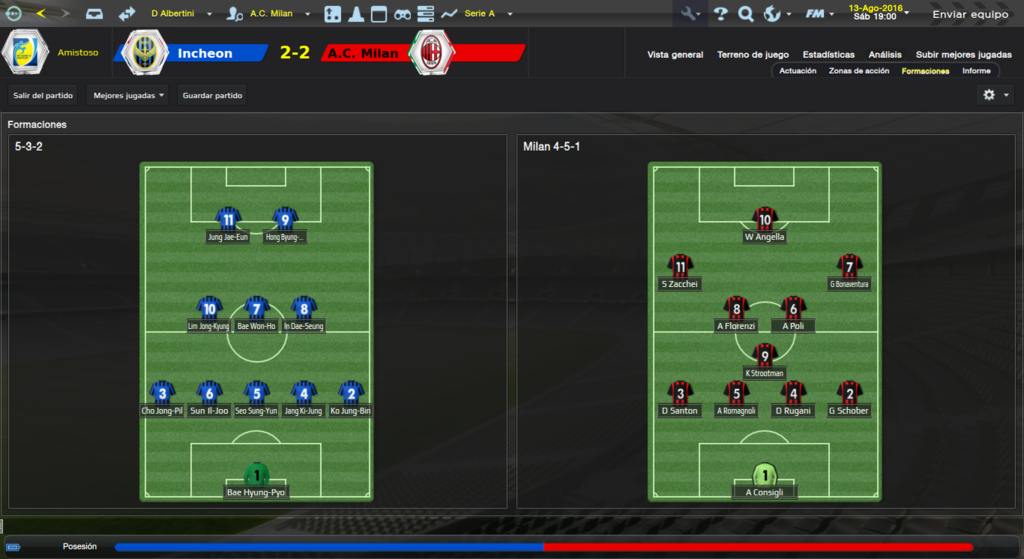Open the Mejores jugadas dropdown
The width and height of the screenshot is (1024, 559).
[127, 95]
